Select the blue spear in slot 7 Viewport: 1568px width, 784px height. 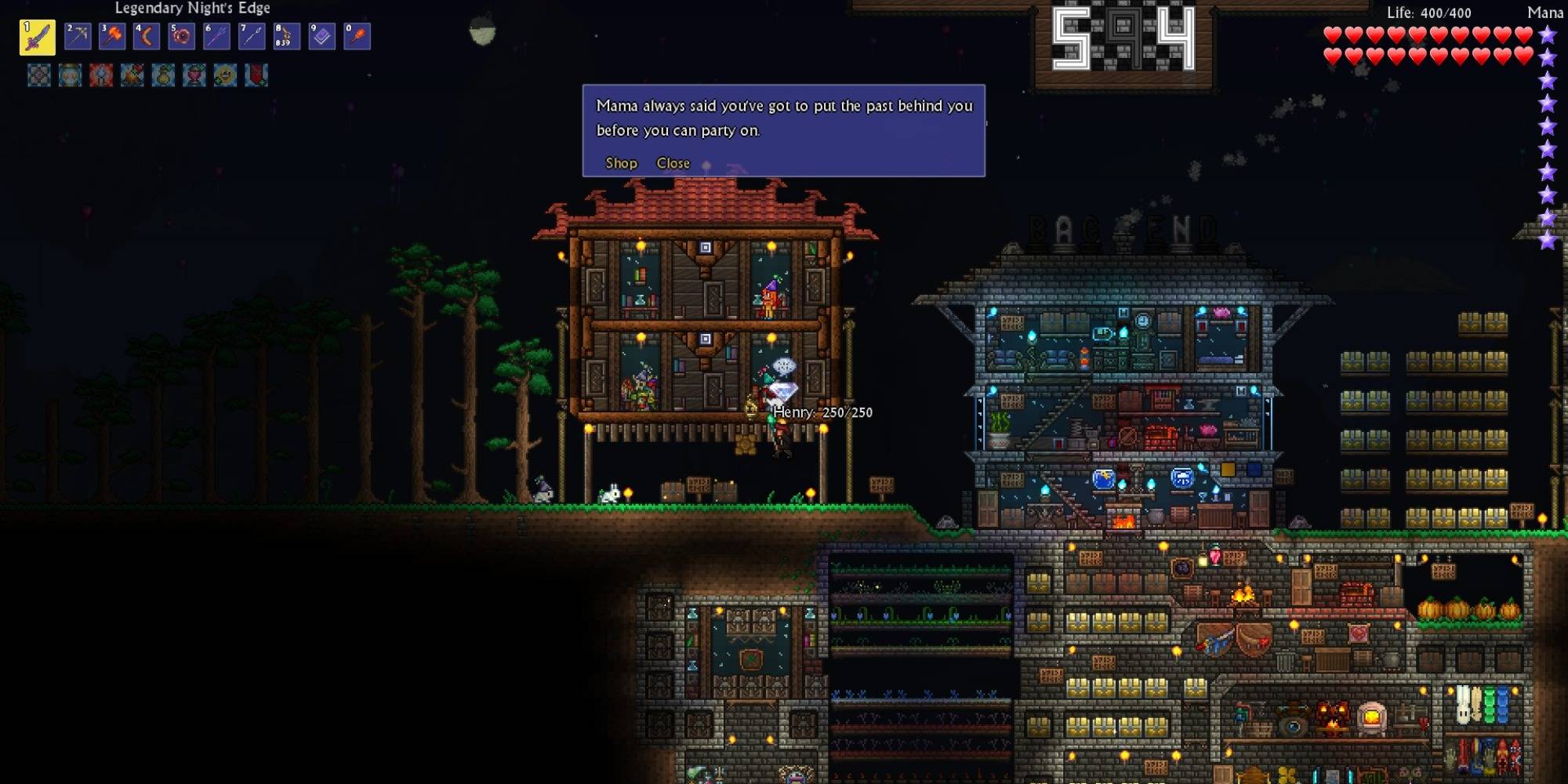[252, 36]
